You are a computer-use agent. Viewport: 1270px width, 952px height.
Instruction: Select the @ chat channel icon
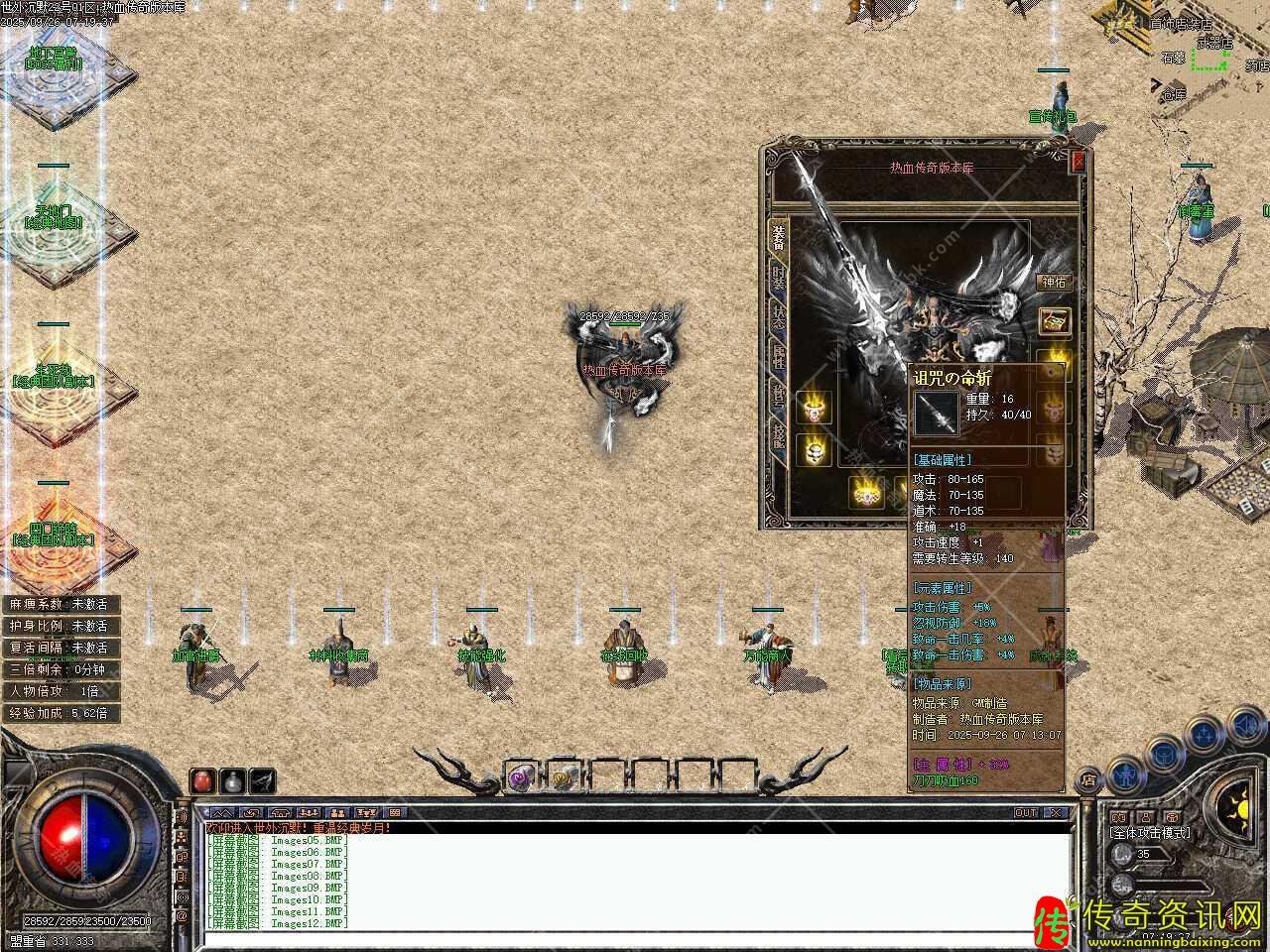(182, 917)
